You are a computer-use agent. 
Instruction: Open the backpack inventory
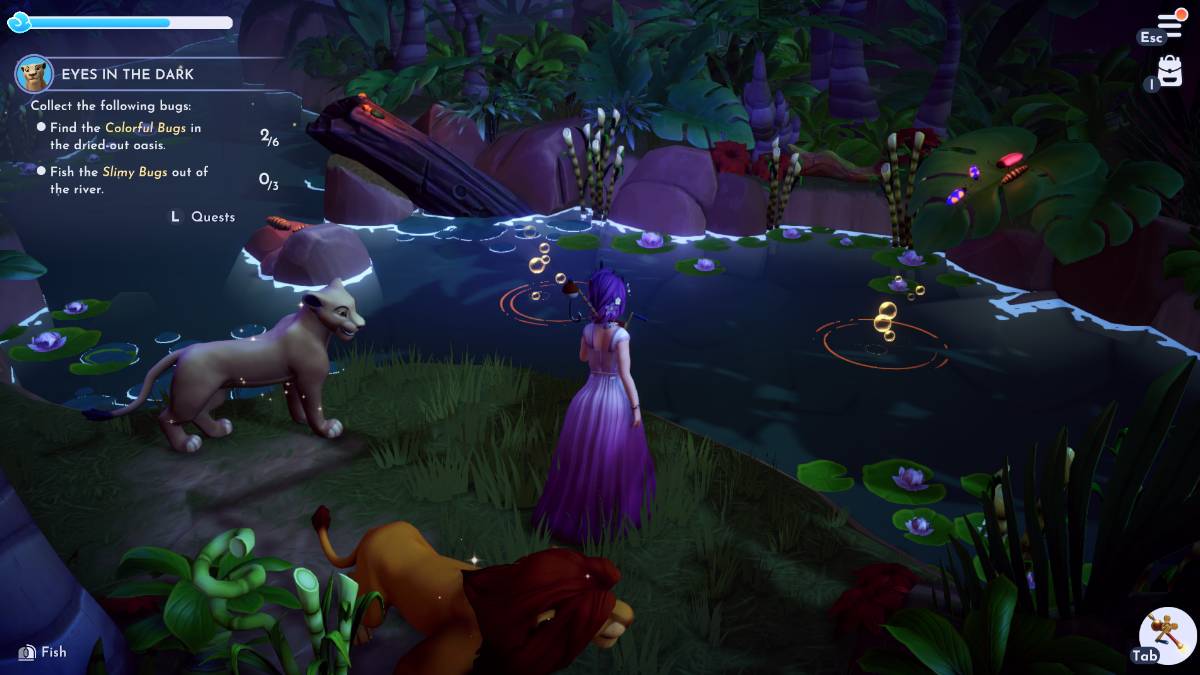[x=1170, y=71]
